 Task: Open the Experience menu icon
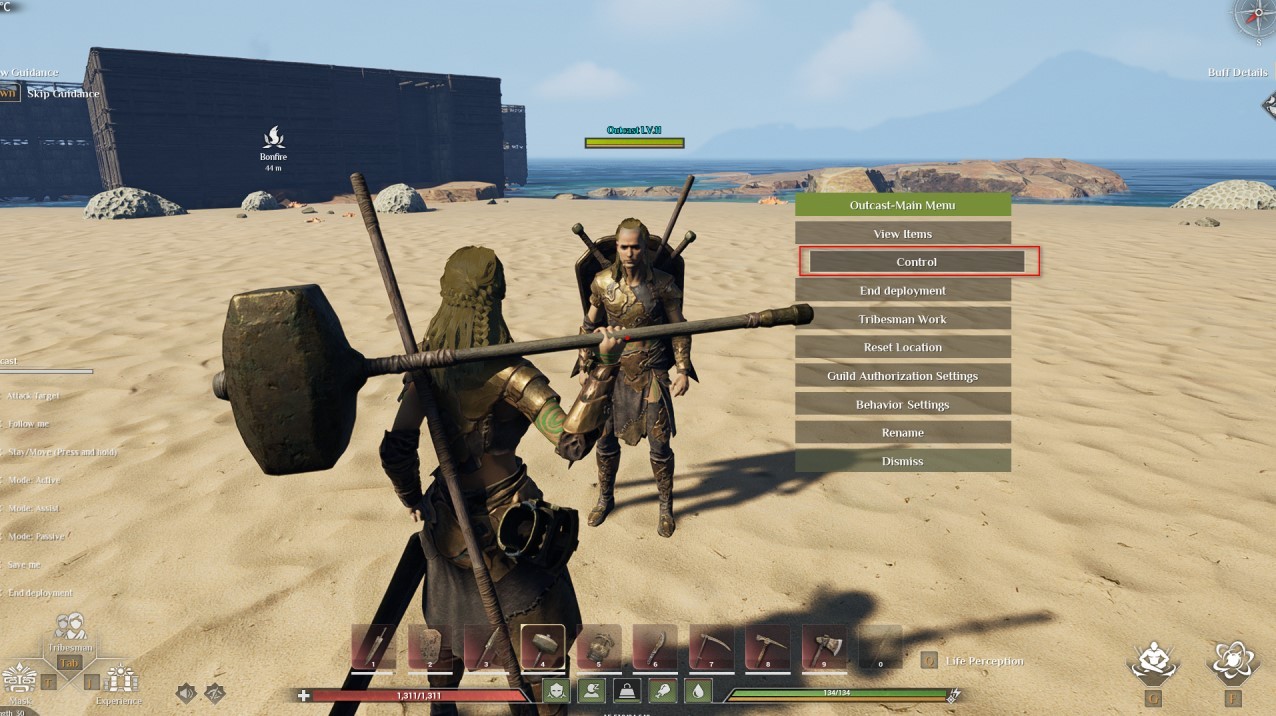coord(121,679)
